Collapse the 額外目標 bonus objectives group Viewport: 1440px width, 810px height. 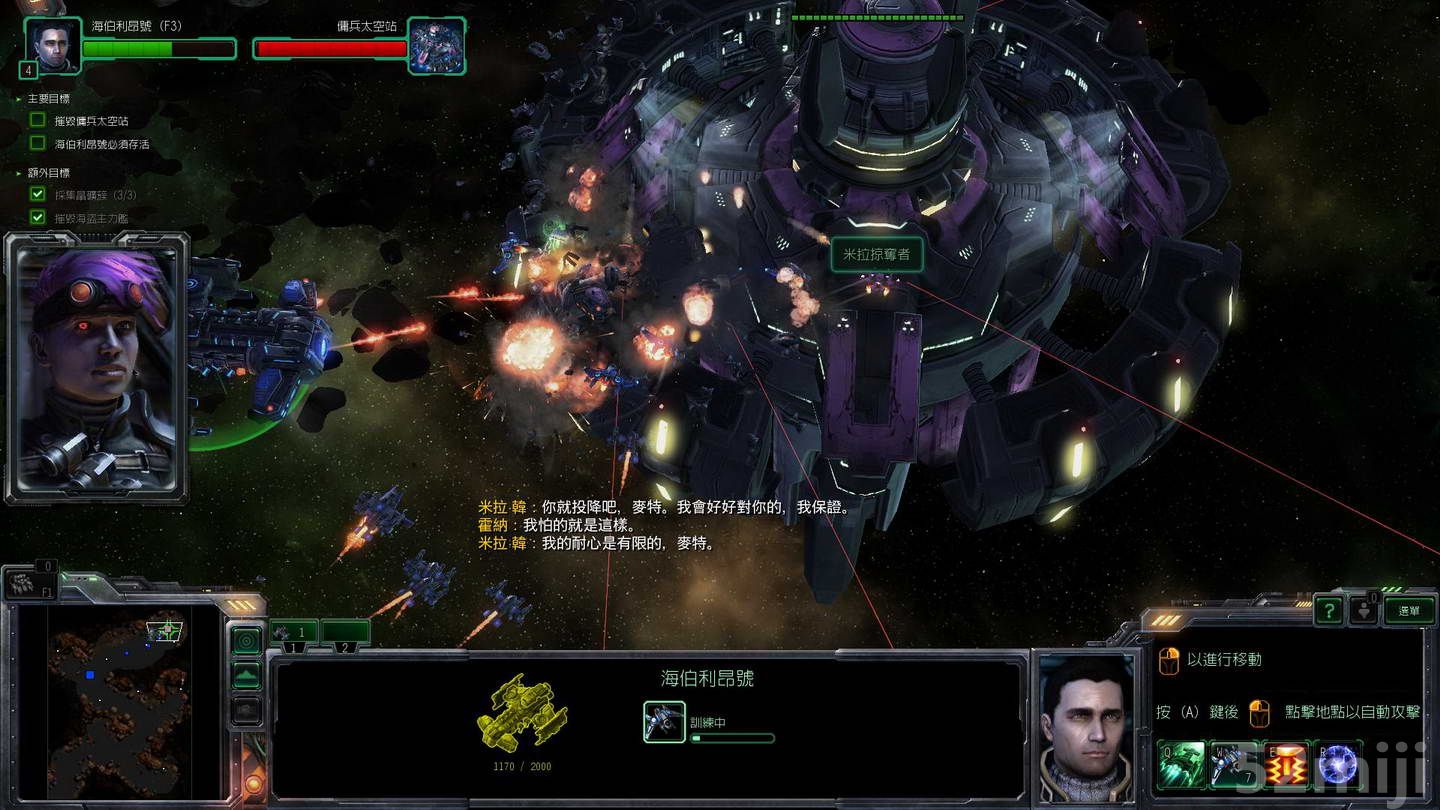coord(18,173)
